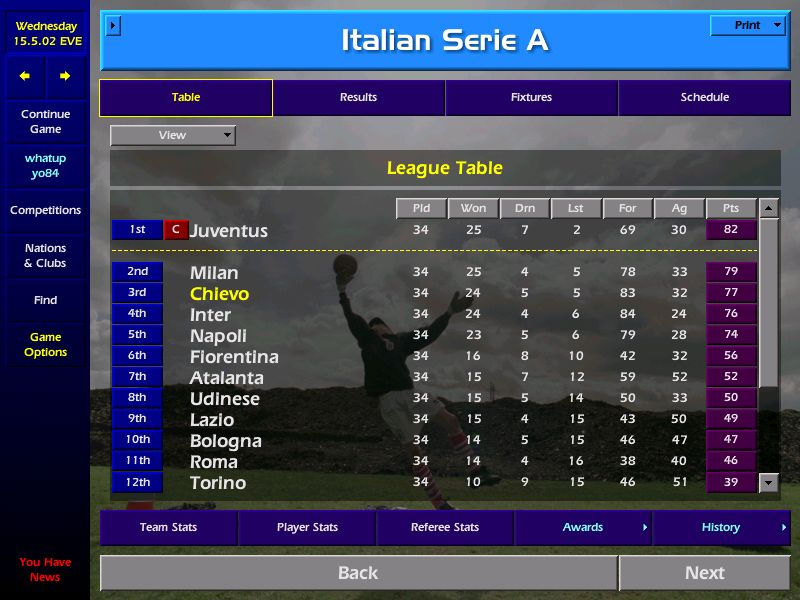Open the View dropdown

tap(173, 135)
